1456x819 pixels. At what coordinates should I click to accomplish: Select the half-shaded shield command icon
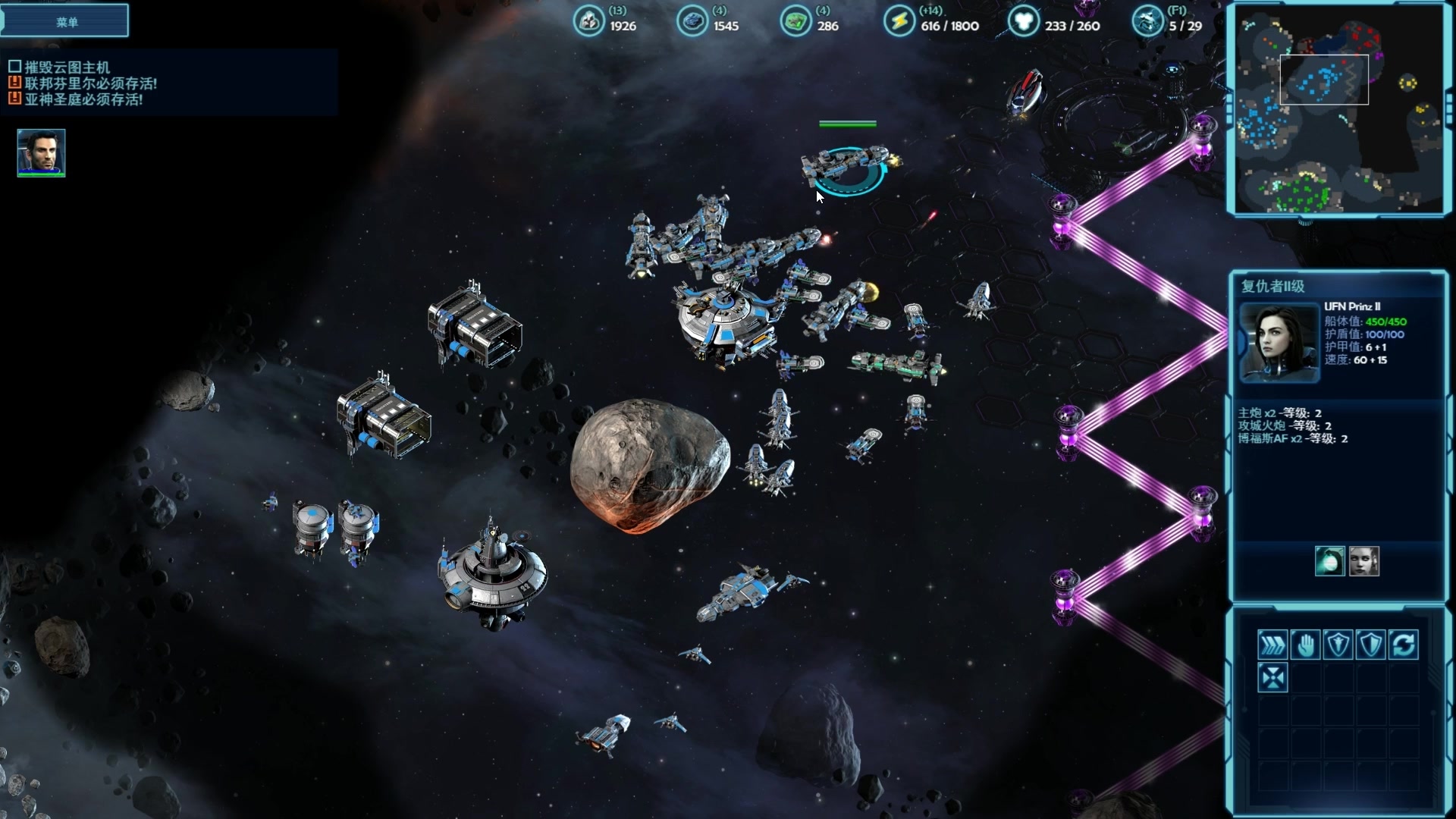[x=1370, y=645]
